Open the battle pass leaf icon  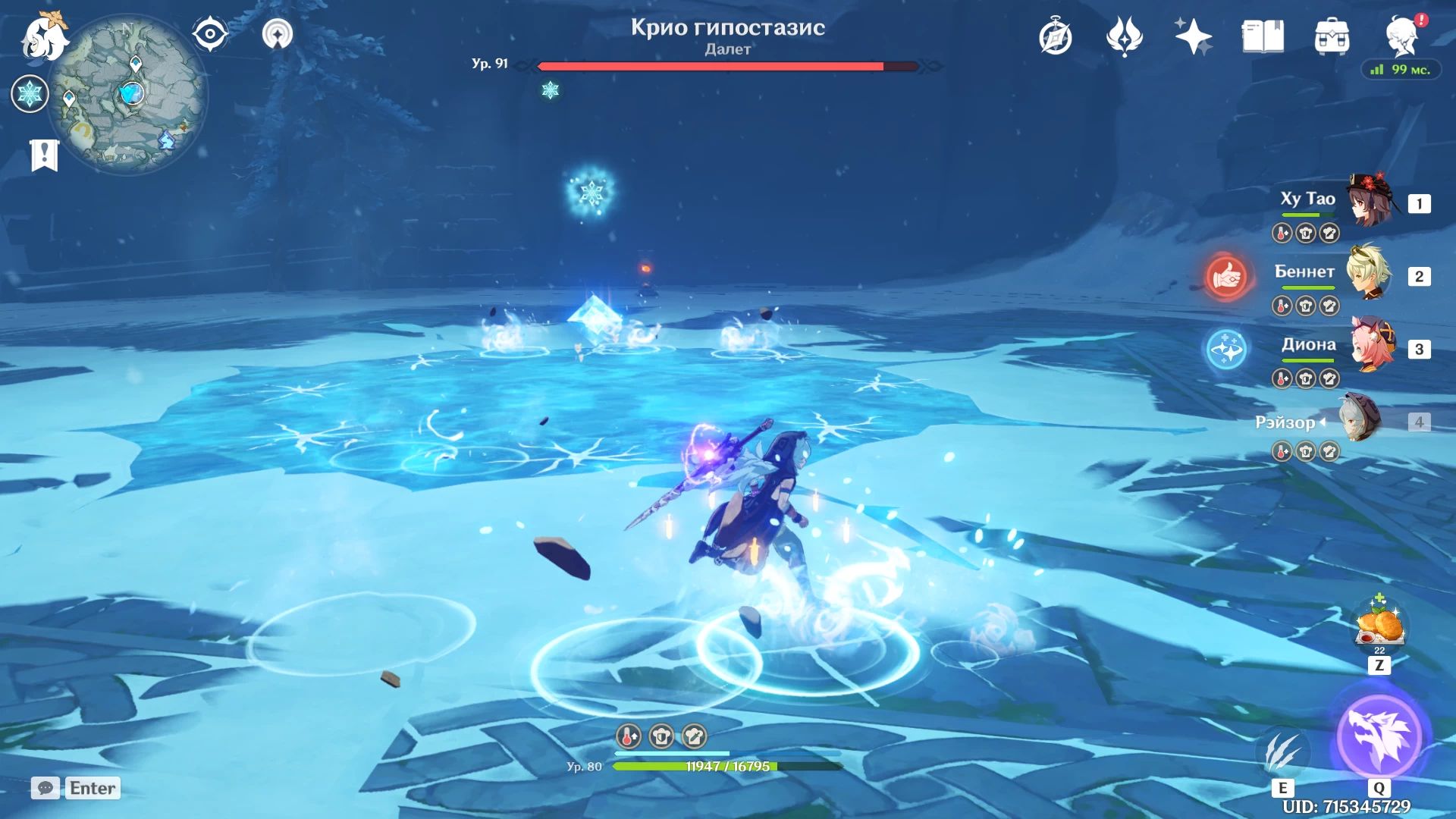1124,36
